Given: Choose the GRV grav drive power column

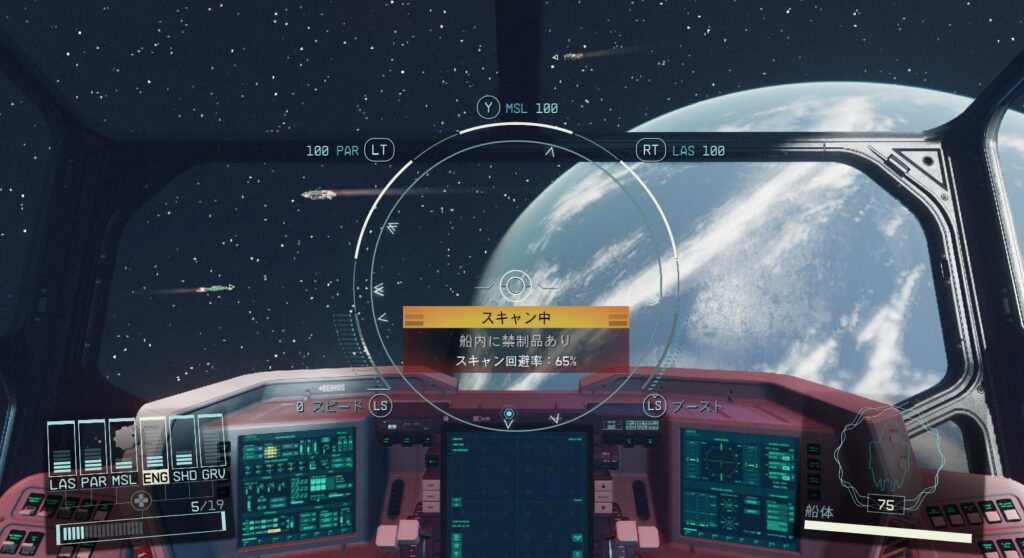Looking at the screenshot, I should click(212, 448).
